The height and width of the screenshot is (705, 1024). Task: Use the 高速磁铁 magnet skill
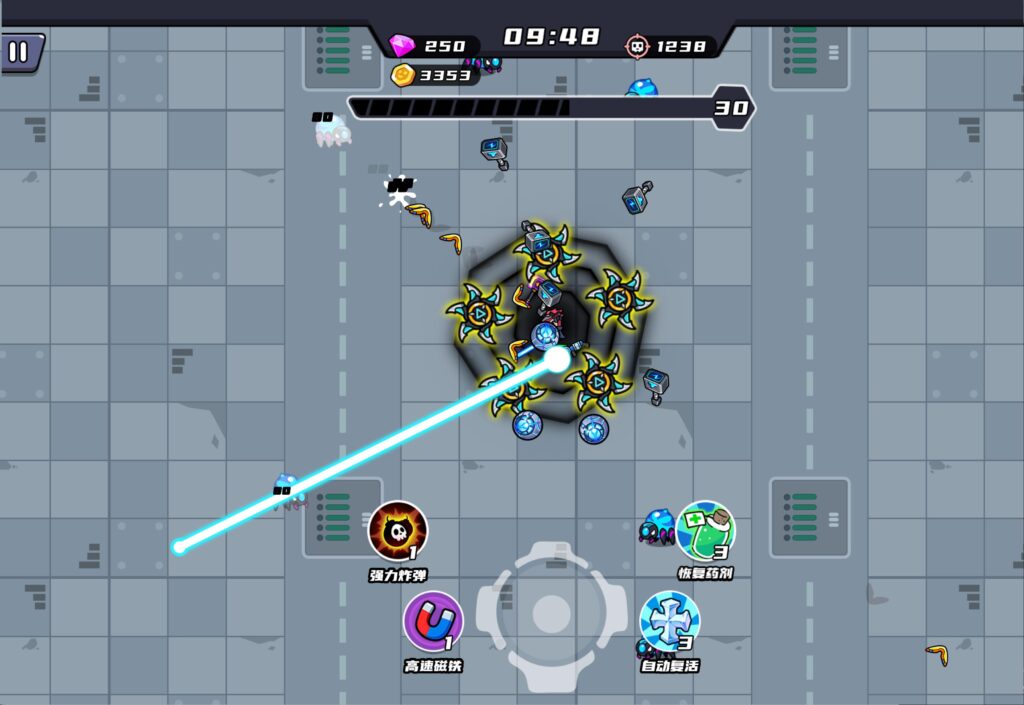click(x=432, y=622)
